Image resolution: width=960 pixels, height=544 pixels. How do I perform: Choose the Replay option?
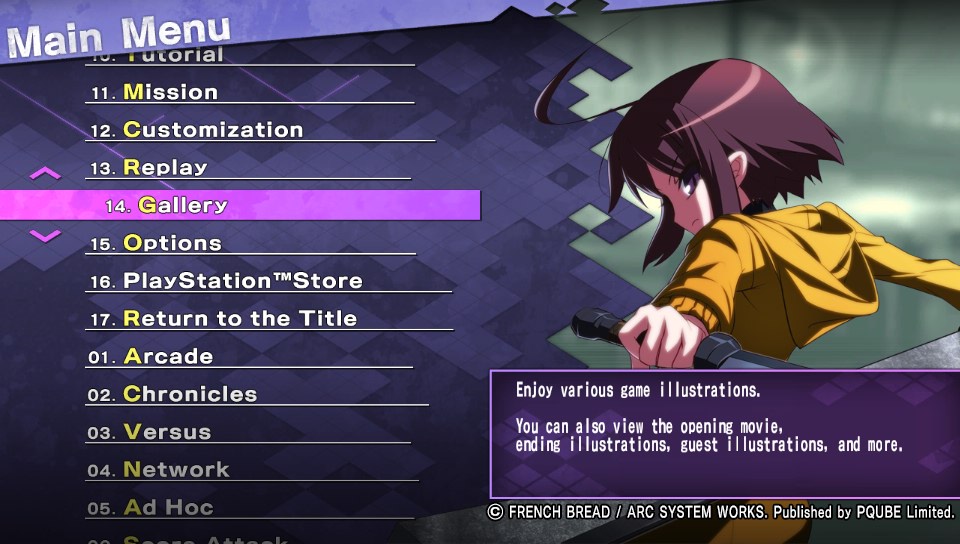point(165,168)
